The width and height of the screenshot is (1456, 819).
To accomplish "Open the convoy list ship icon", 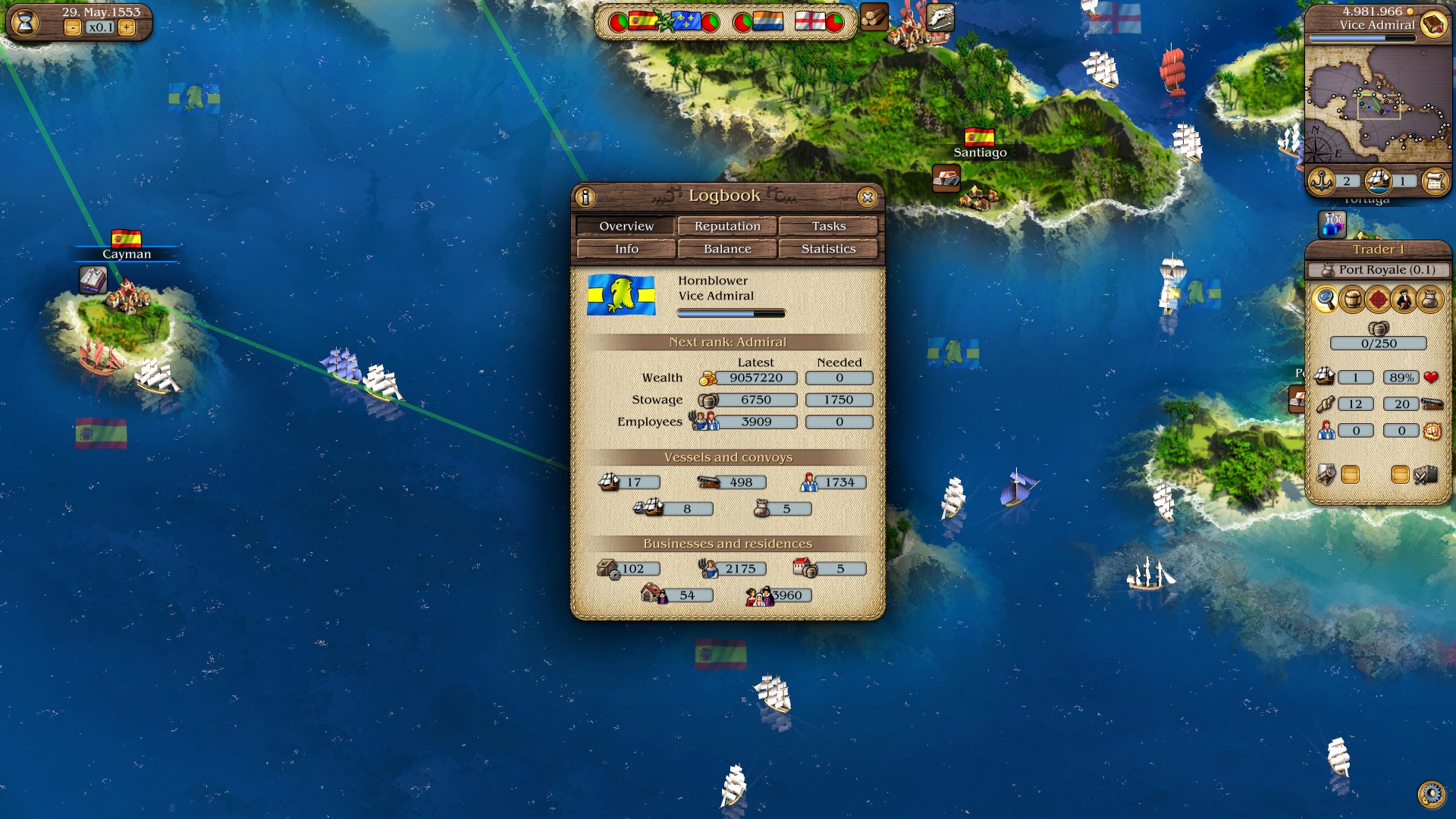I will [x=1379, y=181].
